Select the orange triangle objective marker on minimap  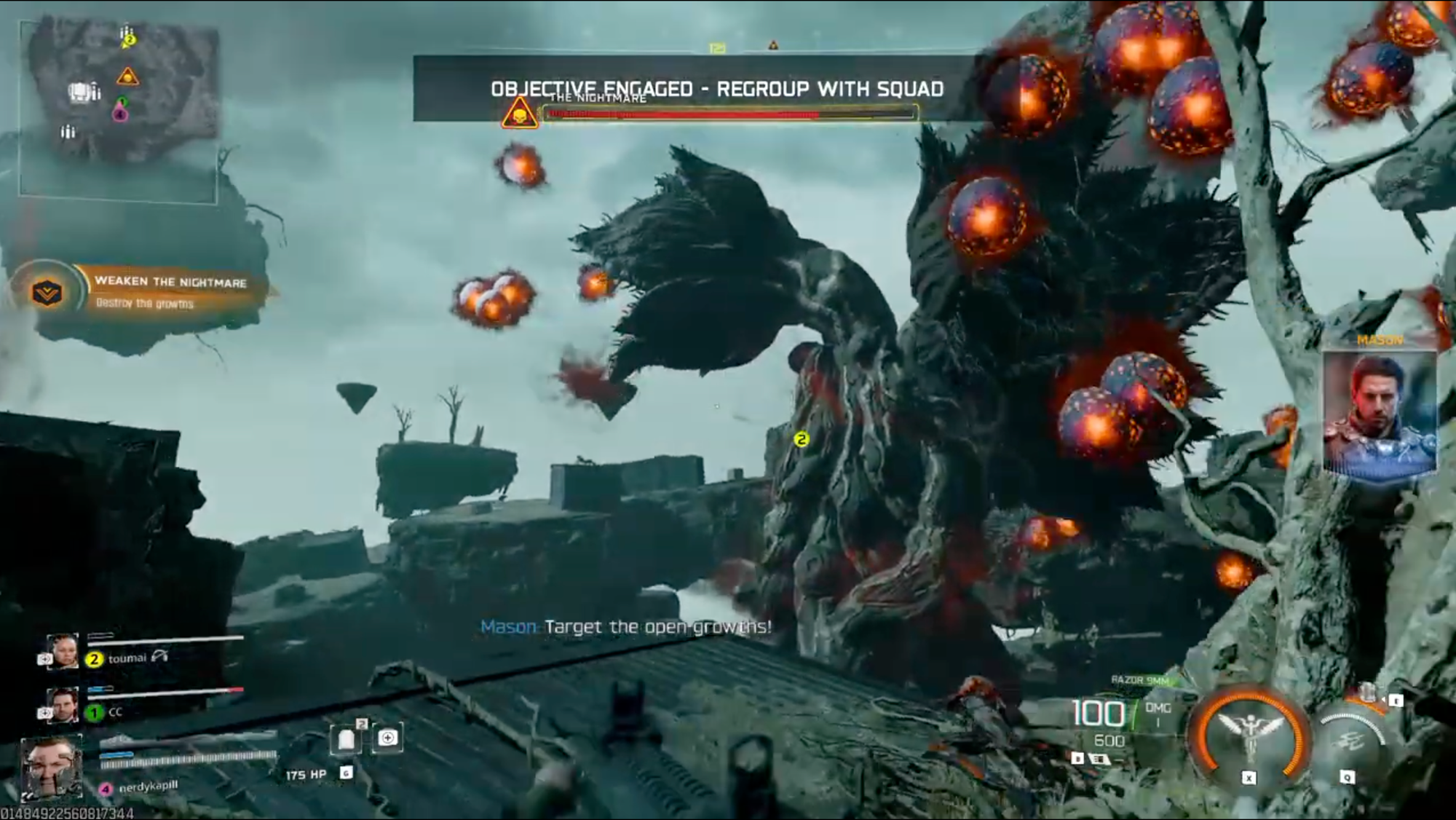tap(127, 76)
